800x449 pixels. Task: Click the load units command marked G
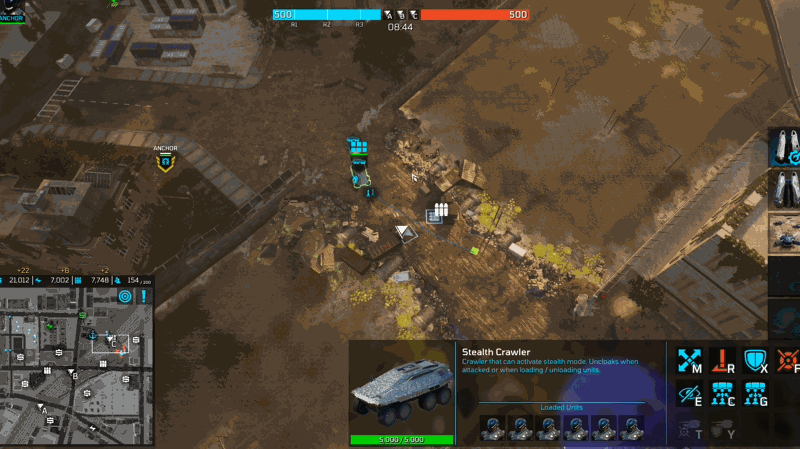[756, 393]
